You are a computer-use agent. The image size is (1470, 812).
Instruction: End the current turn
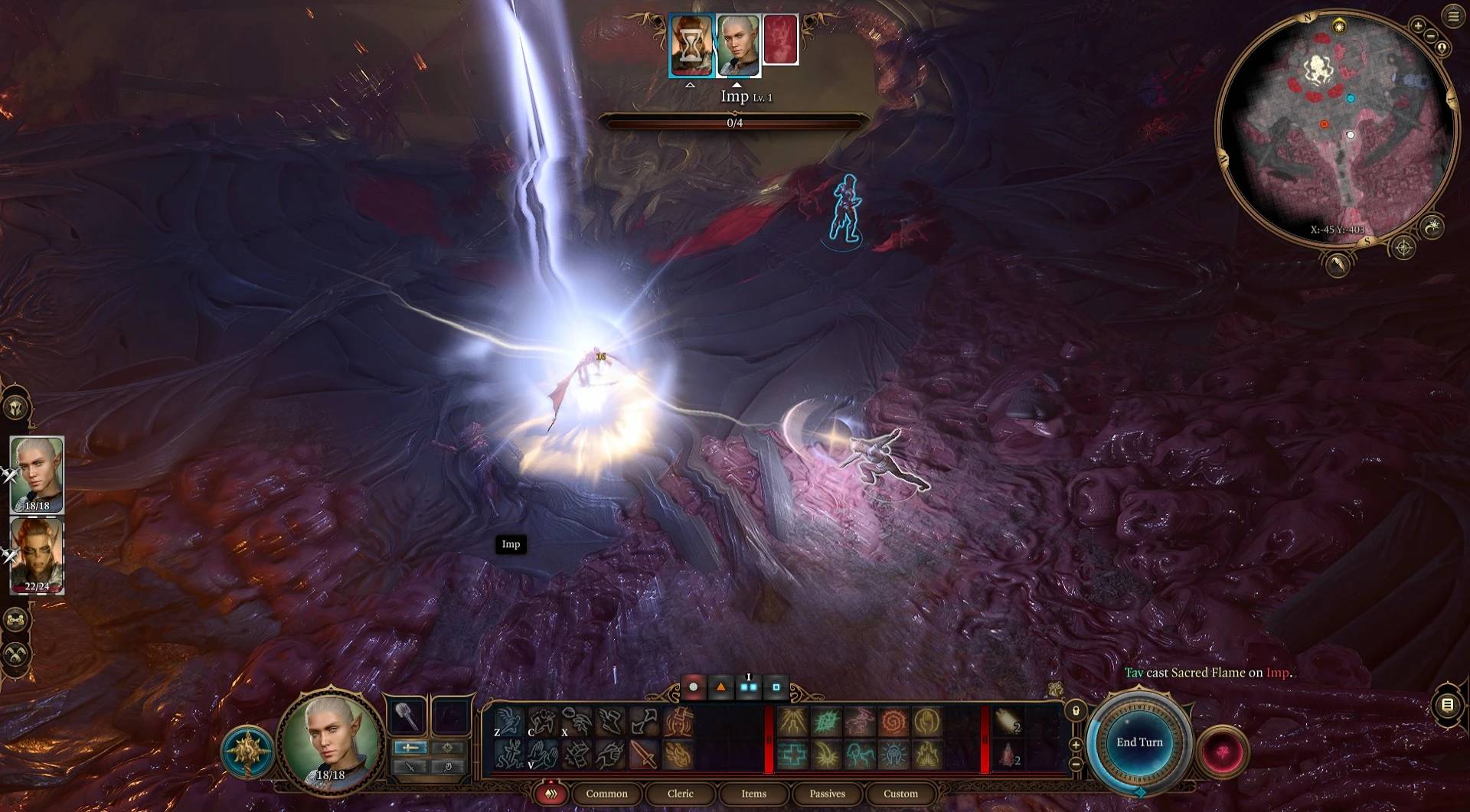(1139, 742)
